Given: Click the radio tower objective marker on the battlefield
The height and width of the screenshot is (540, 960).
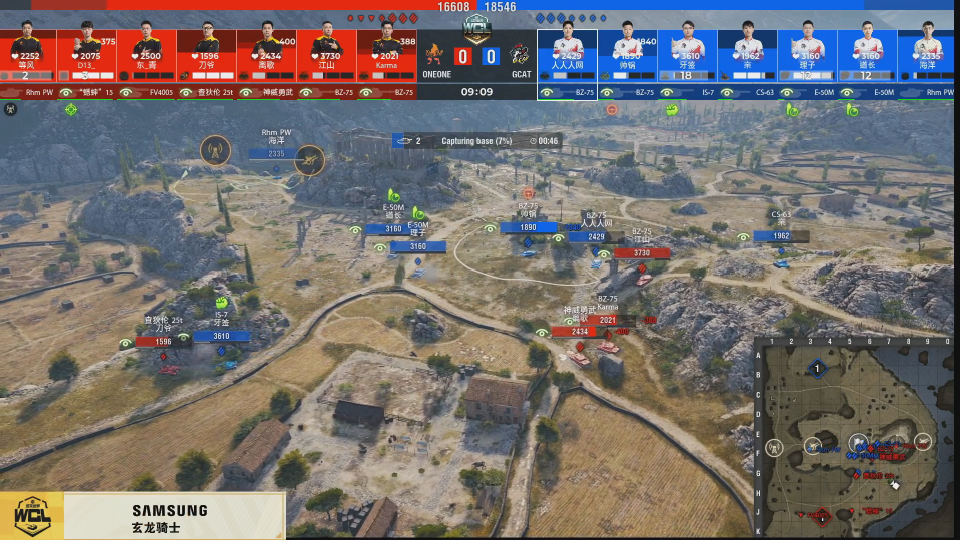Looking at the screenshot, I should click(215, 150).
